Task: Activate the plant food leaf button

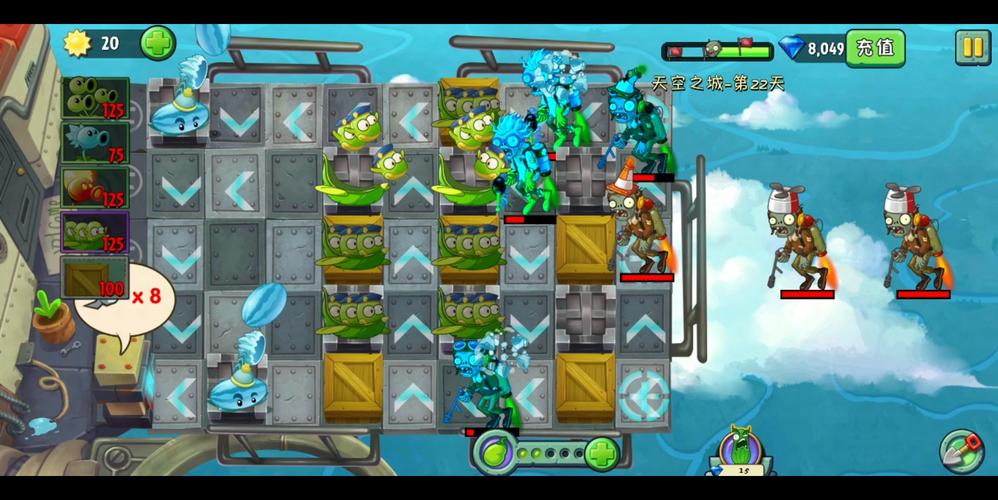Action: click(x=495, y=453)
